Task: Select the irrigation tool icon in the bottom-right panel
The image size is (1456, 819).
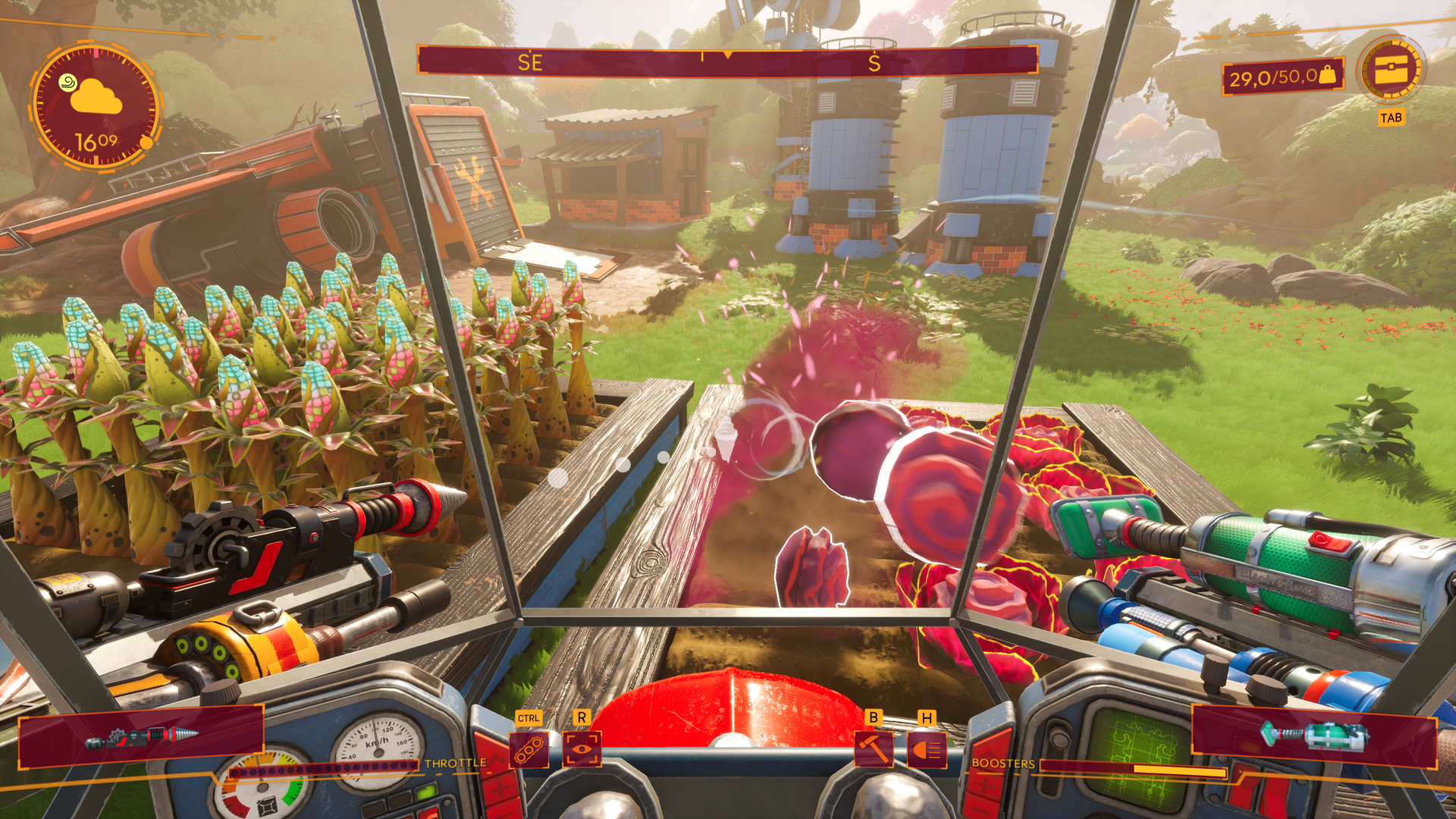Action: [x=1312, y=733]
